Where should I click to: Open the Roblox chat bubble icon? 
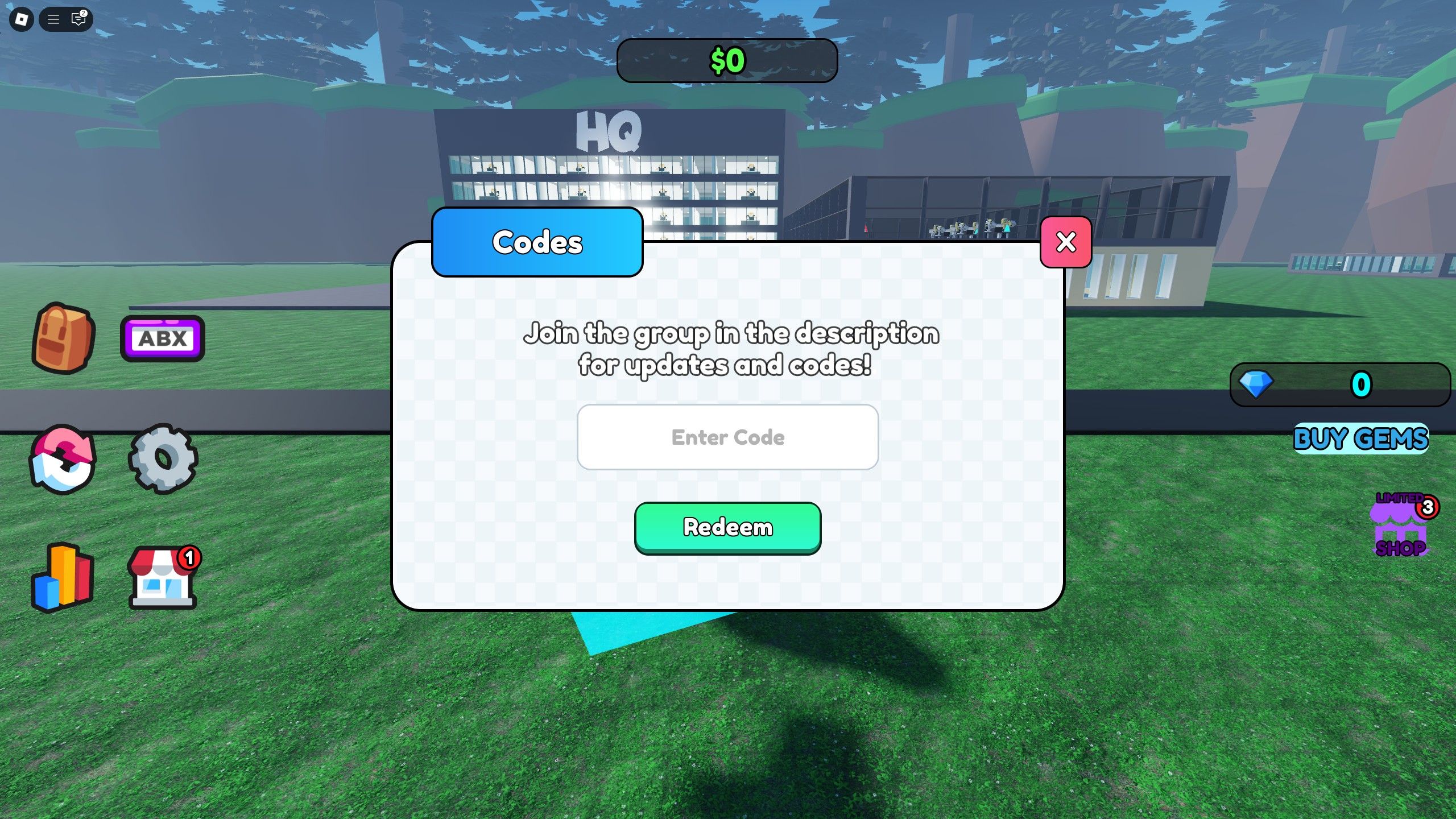click(79, 20)
